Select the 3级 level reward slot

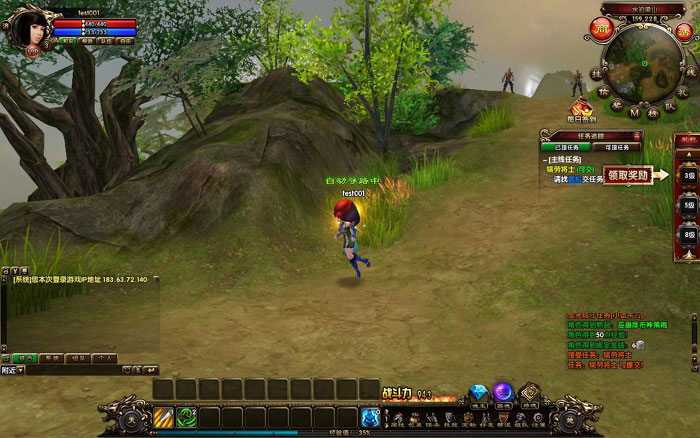click(x=689, y=175)
